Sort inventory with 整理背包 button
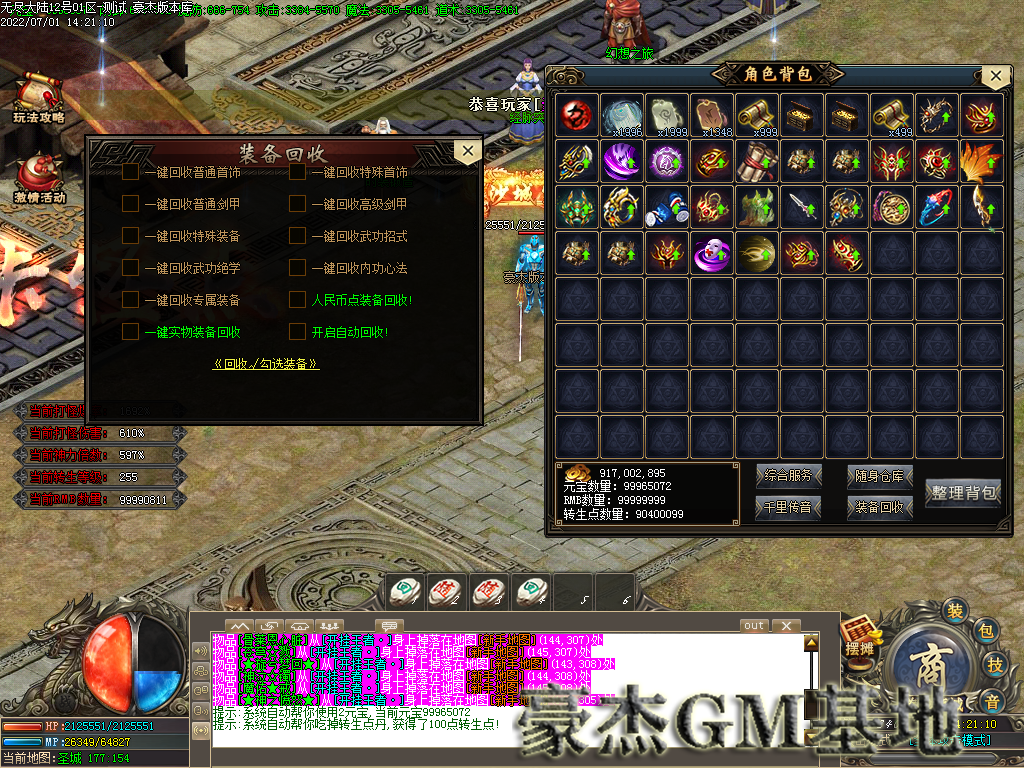This screenshot has height=768, width=1024. coord(964,492)
